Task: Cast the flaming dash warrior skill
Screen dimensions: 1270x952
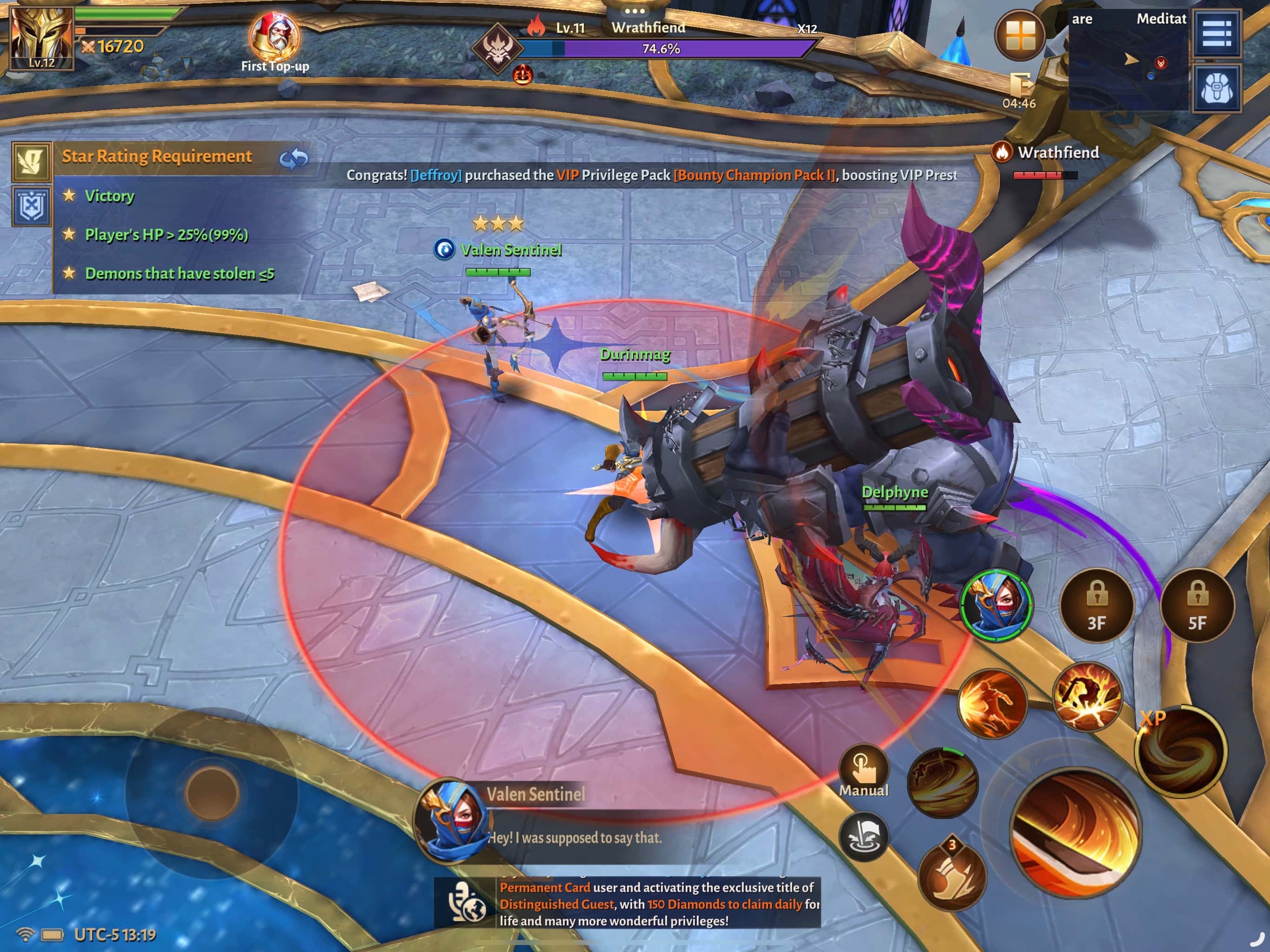Action: [x=992, y=703]
